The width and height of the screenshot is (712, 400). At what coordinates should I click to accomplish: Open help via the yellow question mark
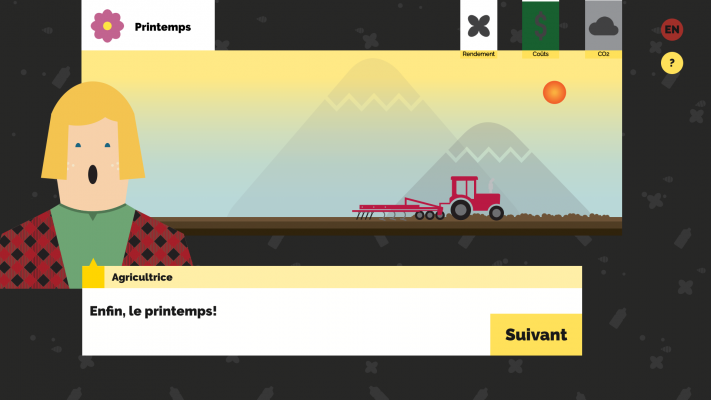(672, 63)
